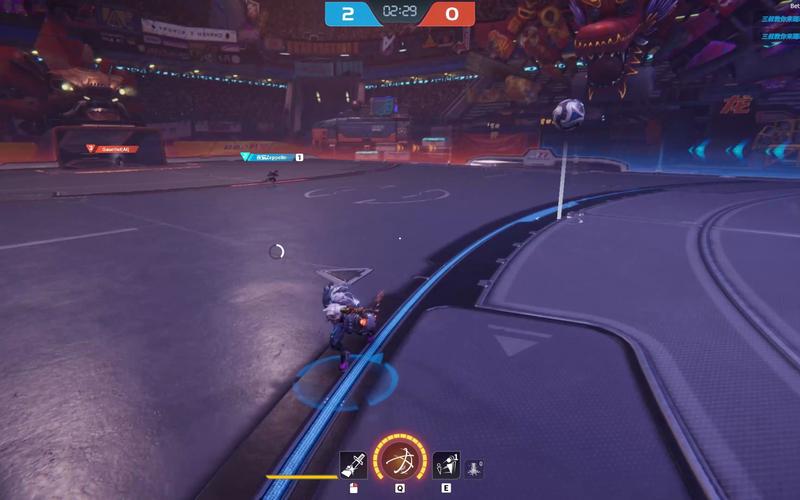Use the E kick ability icon
The image size is (800, 500).
tap(446, 465)
